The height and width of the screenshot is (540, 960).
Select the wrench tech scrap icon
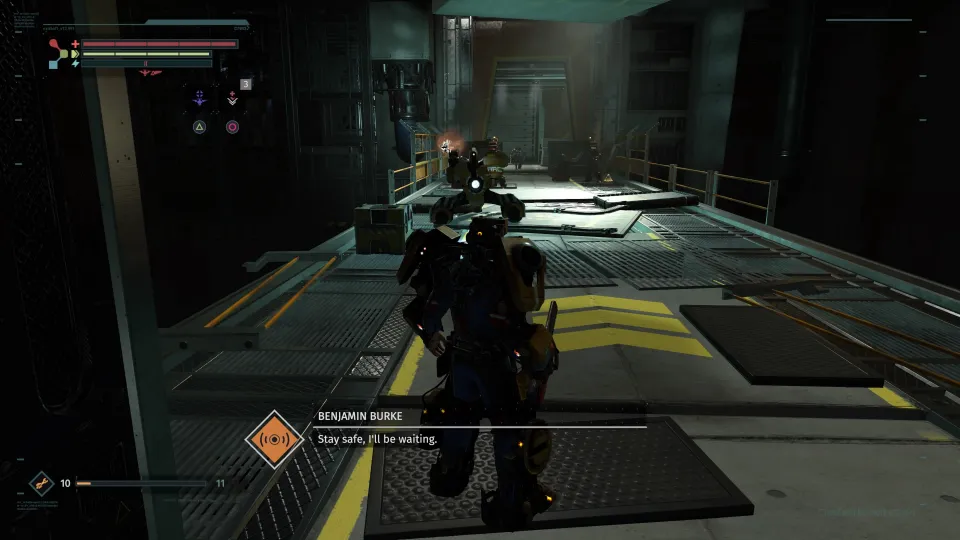(x=41, y=484)
